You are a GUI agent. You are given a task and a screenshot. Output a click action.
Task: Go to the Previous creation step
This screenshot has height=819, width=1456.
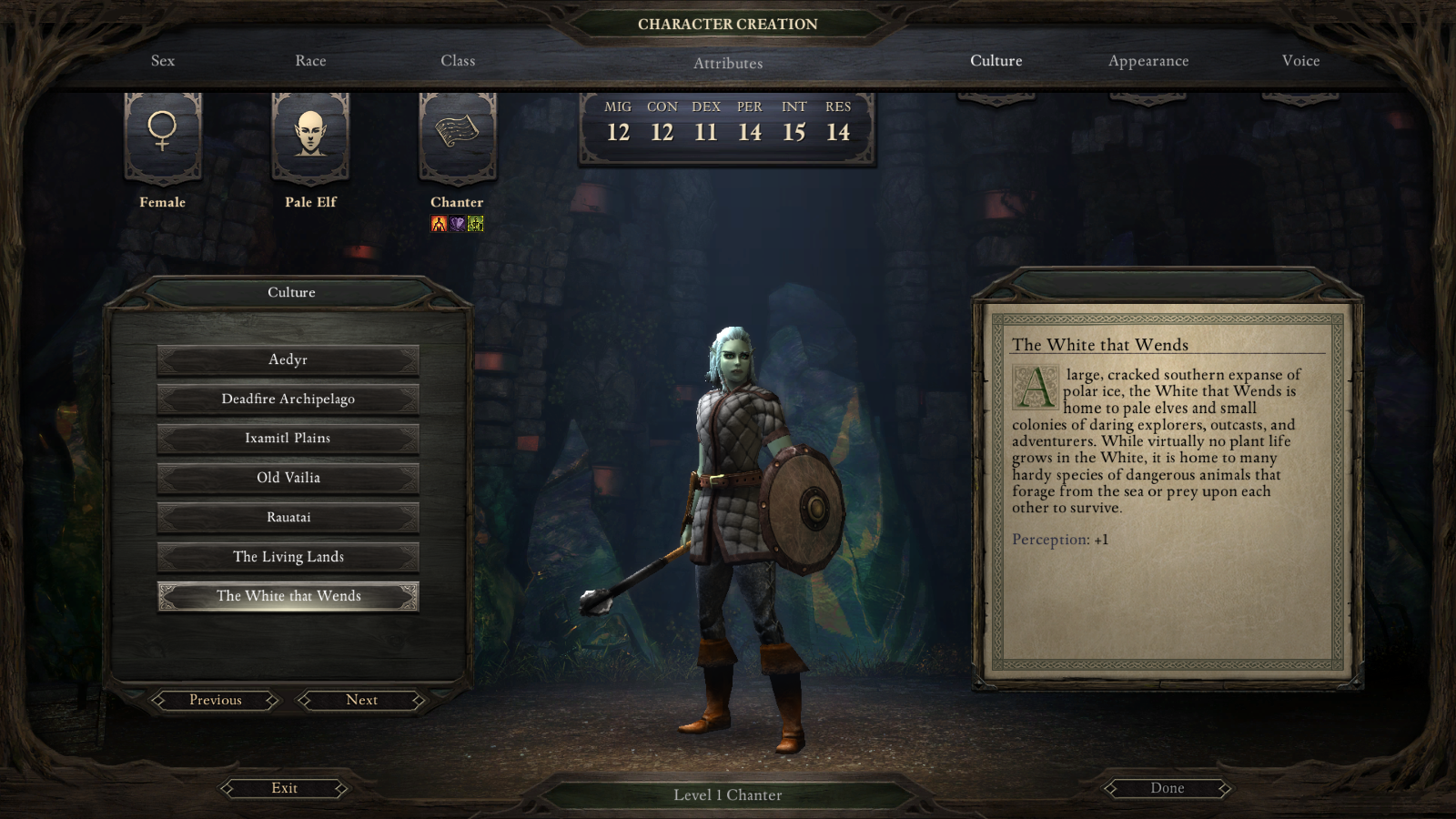[216, 700]
